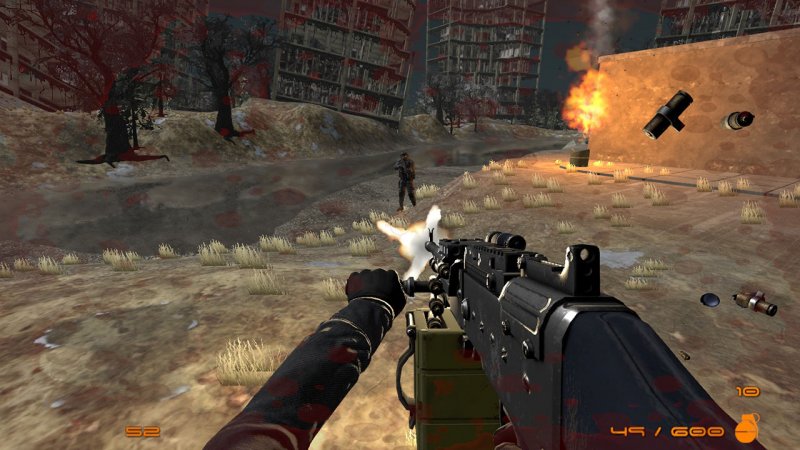The image size is (800, 450).
Task: Select the orange grenade icon
Action: point(746,428)
